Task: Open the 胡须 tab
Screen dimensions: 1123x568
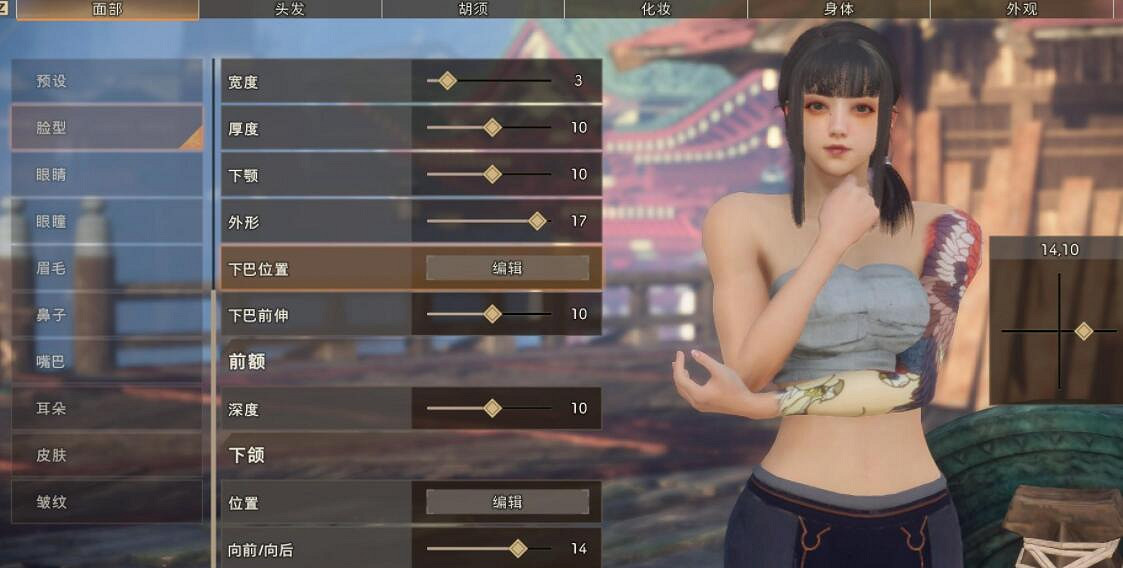Action: tap(472, 10)
